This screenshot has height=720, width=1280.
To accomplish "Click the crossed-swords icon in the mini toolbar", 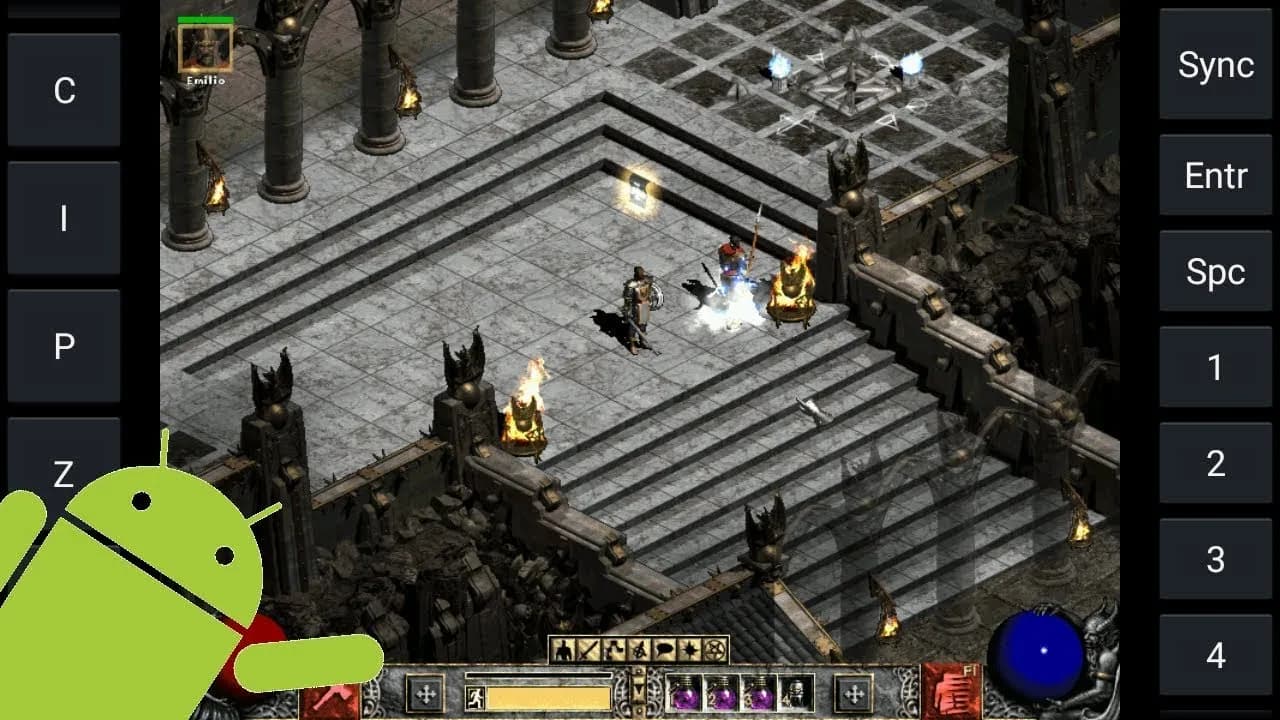I will [x=586, y=649].
